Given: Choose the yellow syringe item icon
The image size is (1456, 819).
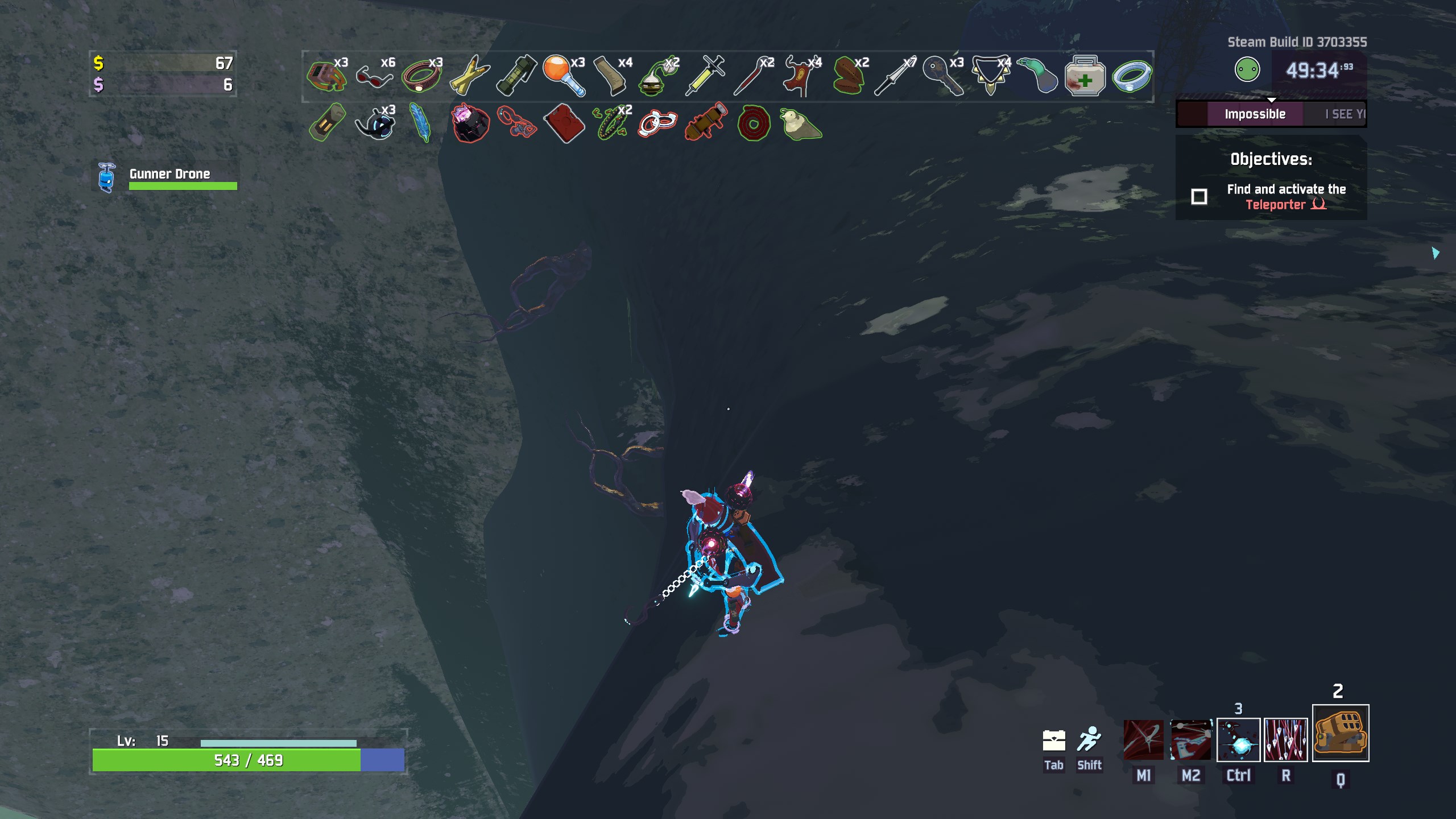Looking at the screenshot, I should 705,76.
